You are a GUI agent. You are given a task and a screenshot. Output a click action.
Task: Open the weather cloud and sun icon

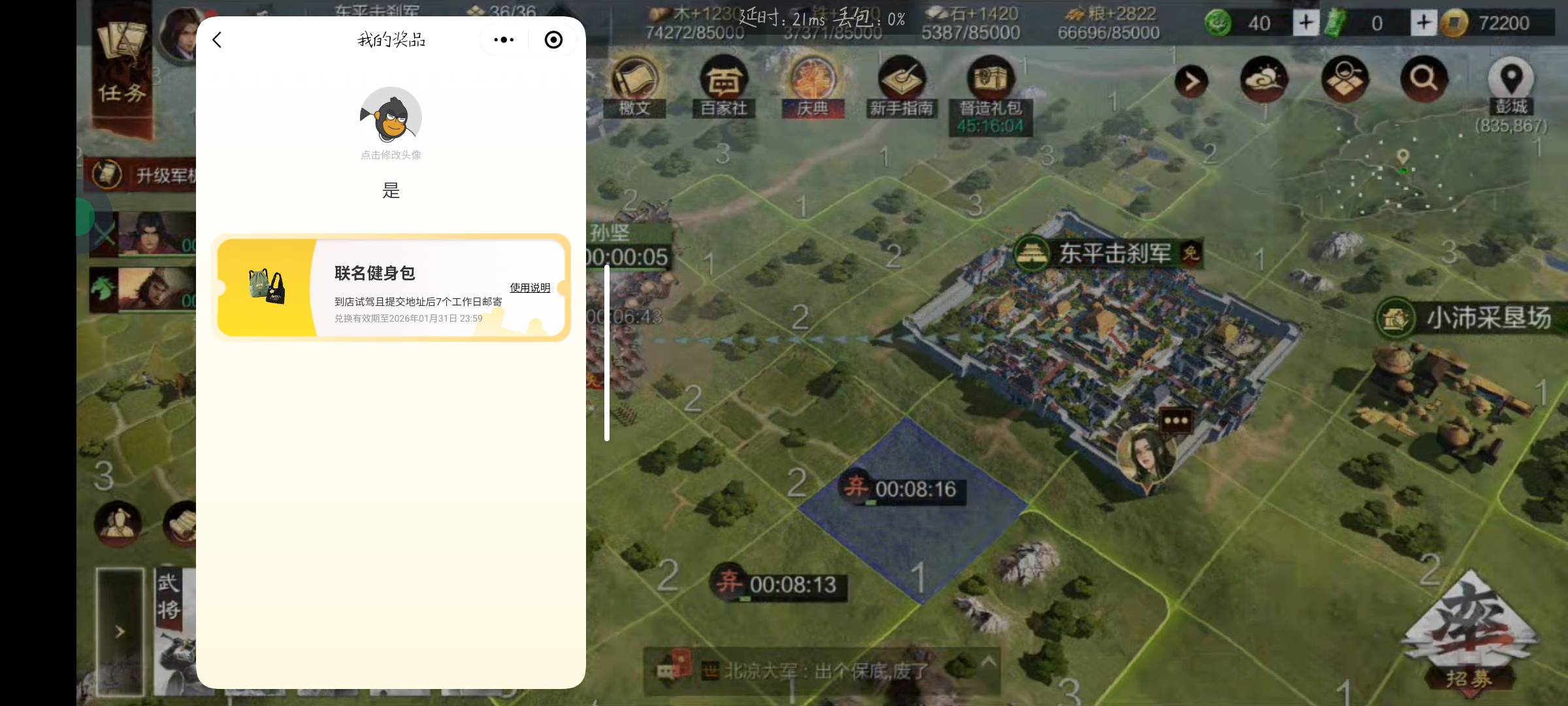tap(1264, 80)
